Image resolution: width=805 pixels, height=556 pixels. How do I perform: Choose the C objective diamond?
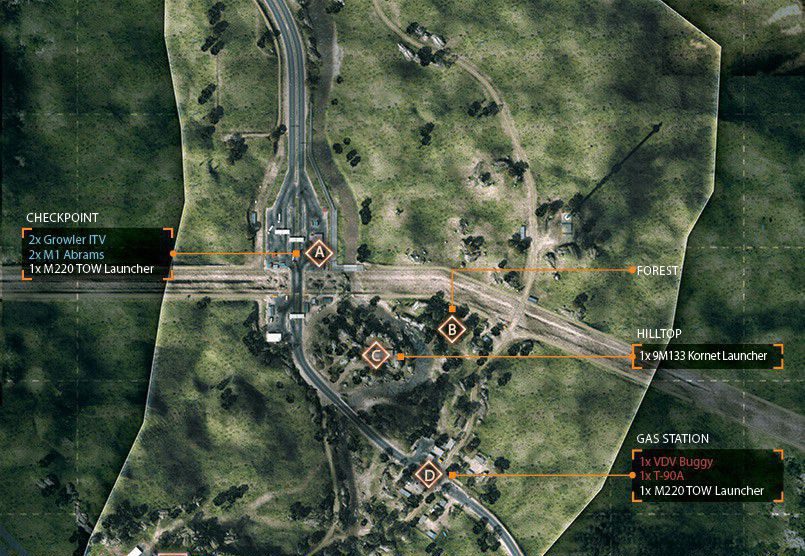376,355
